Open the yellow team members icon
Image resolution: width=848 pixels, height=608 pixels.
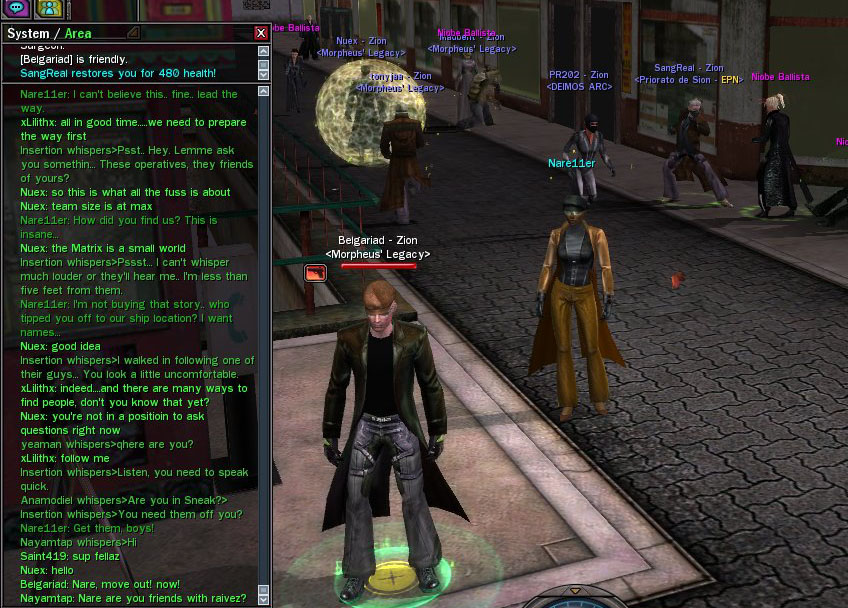coord(48,9)
